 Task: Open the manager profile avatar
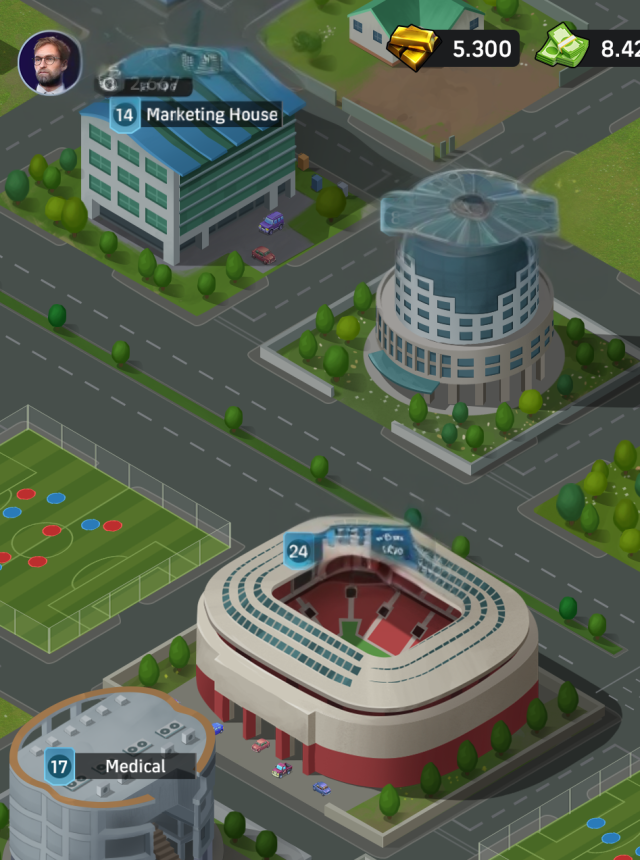click(x=50, y=63)
